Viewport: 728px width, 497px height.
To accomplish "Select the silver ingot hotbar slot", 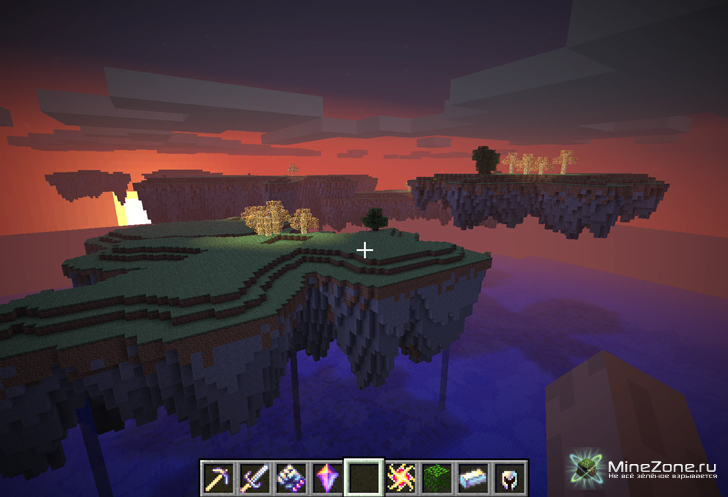I will pyautogui.click(x=472, y=477).
